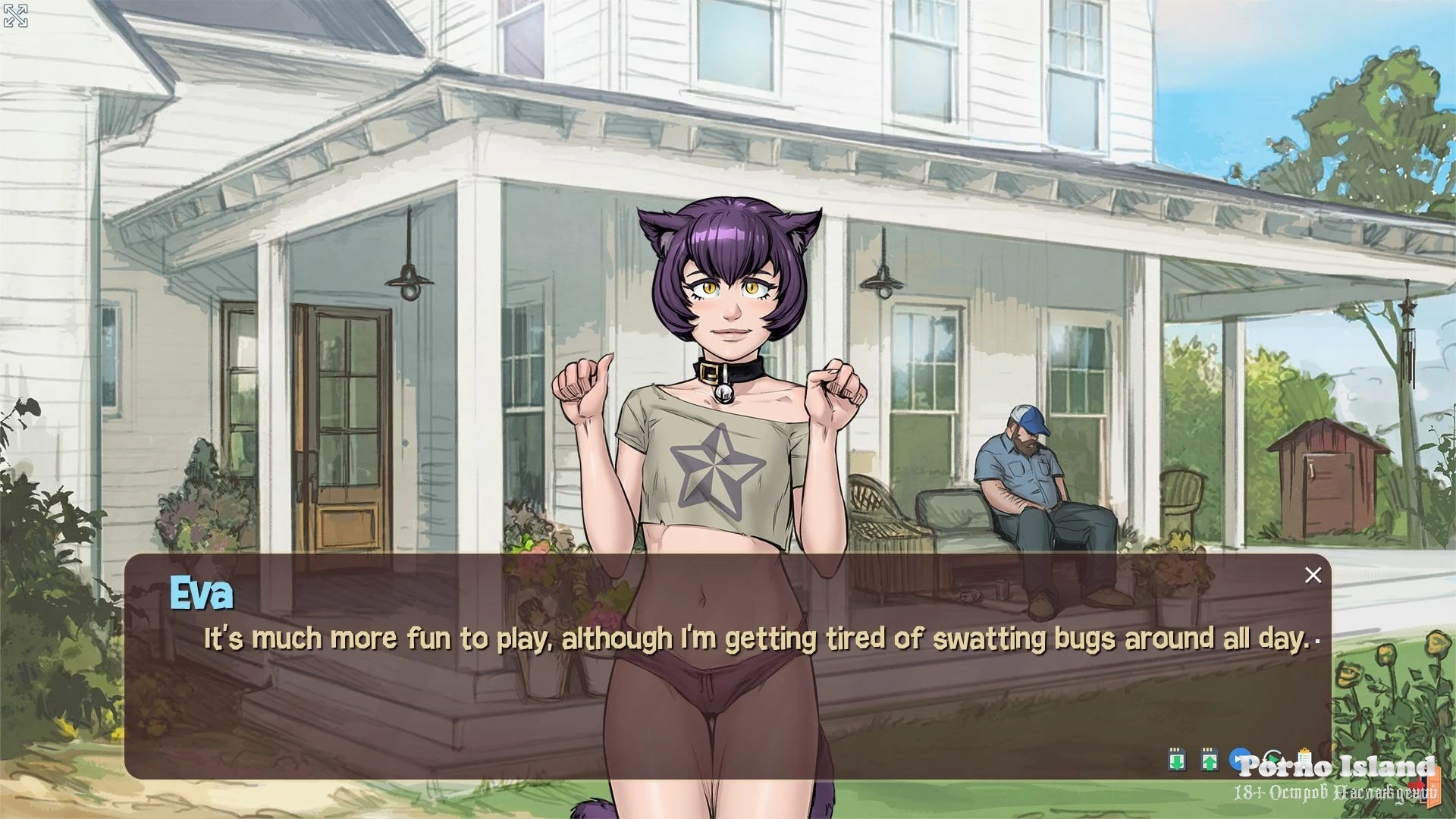Close the dialogue box with the X
The width and height of the screenshot is (1456, 819).
pyautogui.click(x=1313, y=576)
